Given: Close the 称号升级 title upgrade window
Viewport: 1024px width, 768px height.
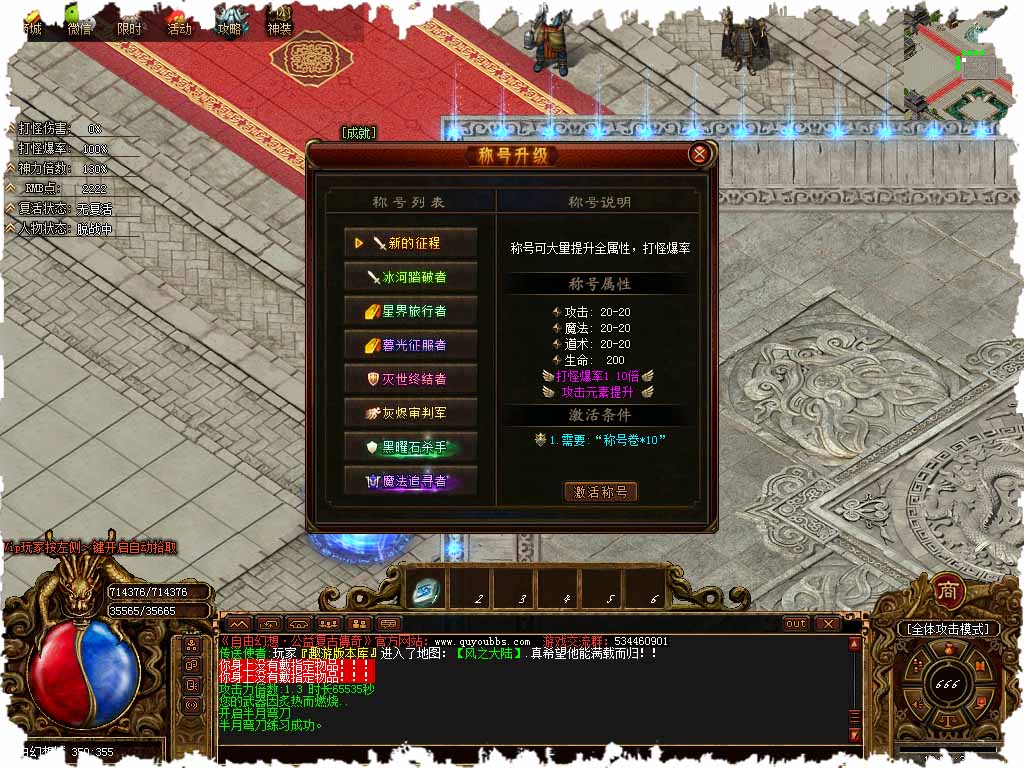Looking at the screenshot, I should tap(700, 154).
